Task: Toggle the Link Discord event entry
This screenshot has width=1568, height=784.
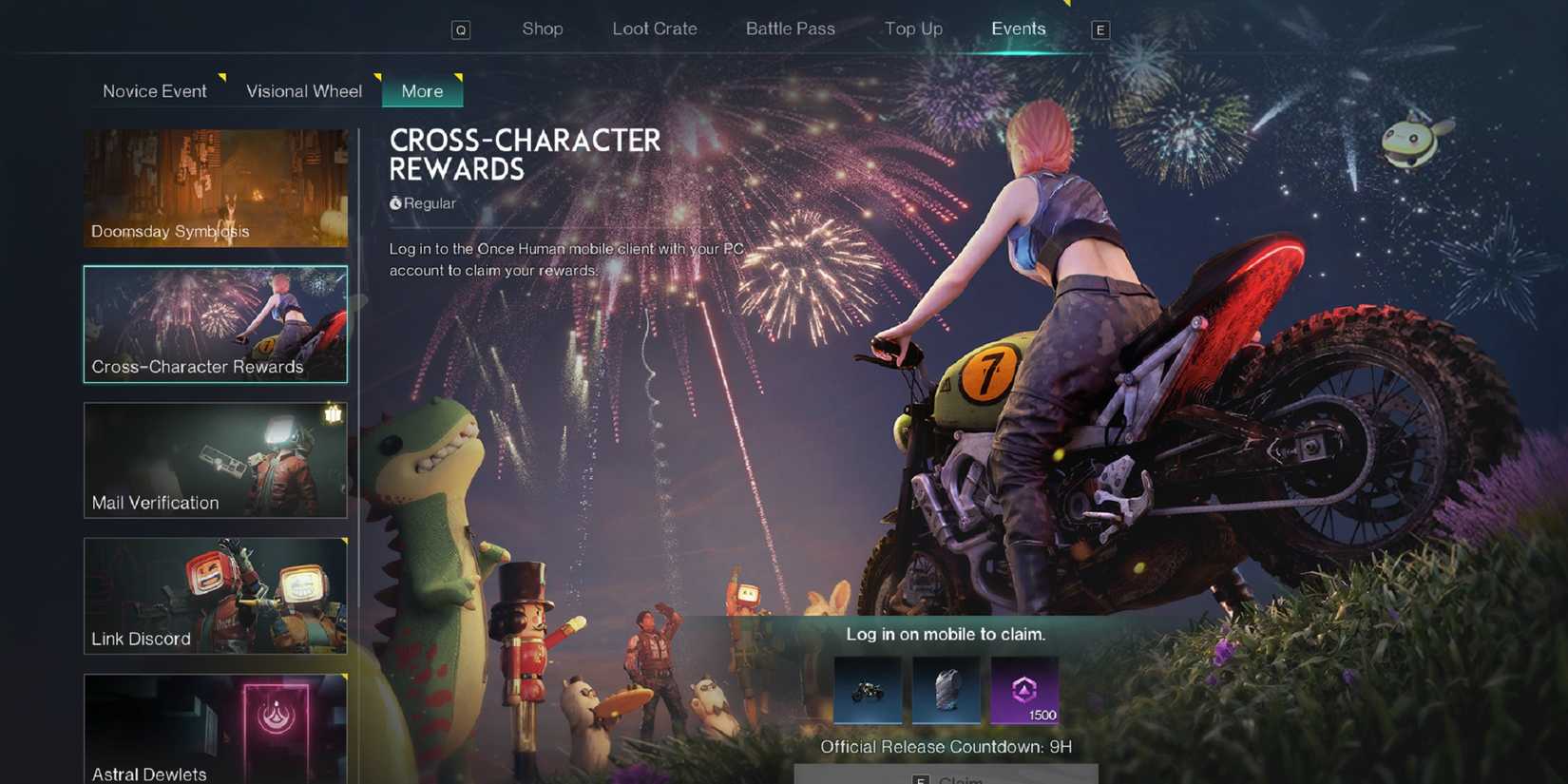Action: pos(216,596)
